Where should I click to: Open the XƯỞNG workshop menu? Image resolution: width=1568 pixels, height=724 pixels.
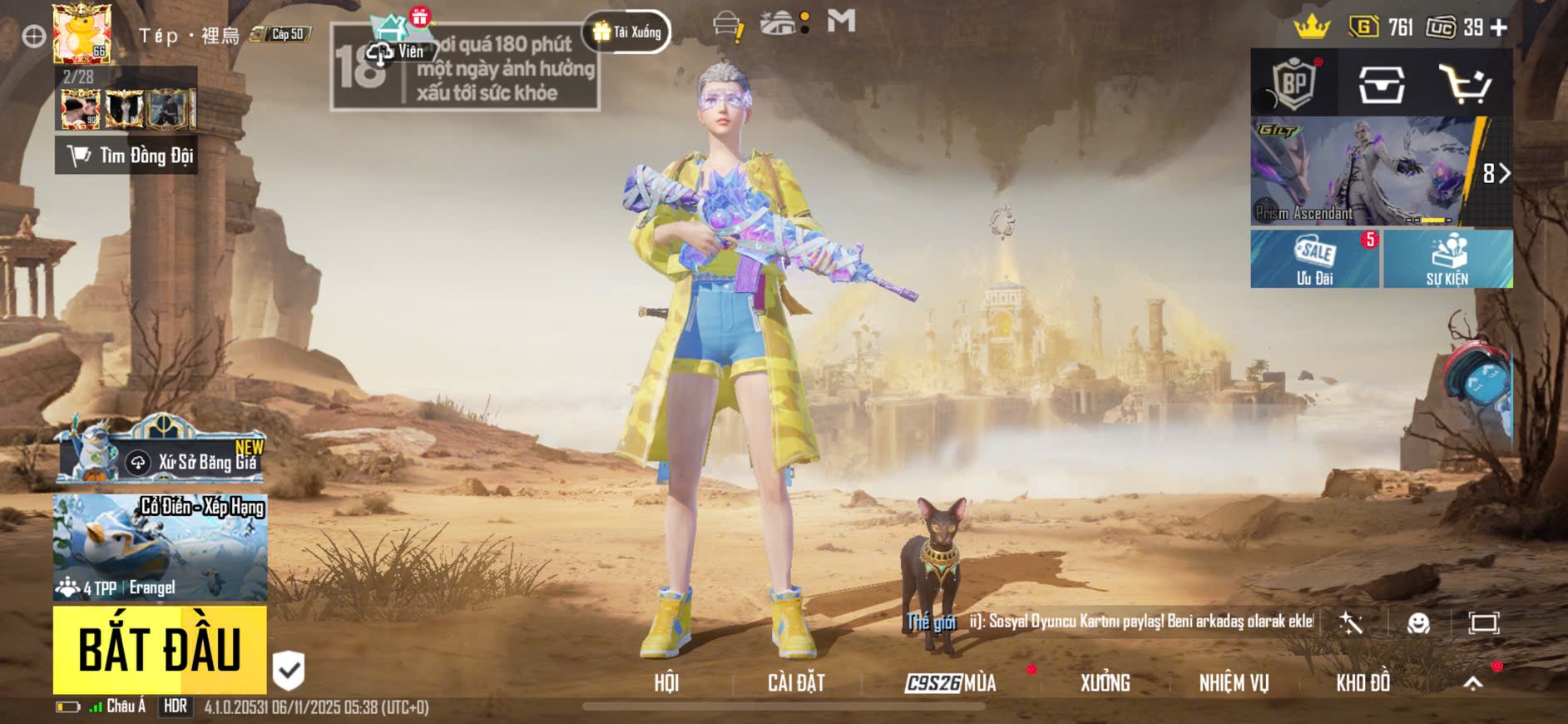1105,683
